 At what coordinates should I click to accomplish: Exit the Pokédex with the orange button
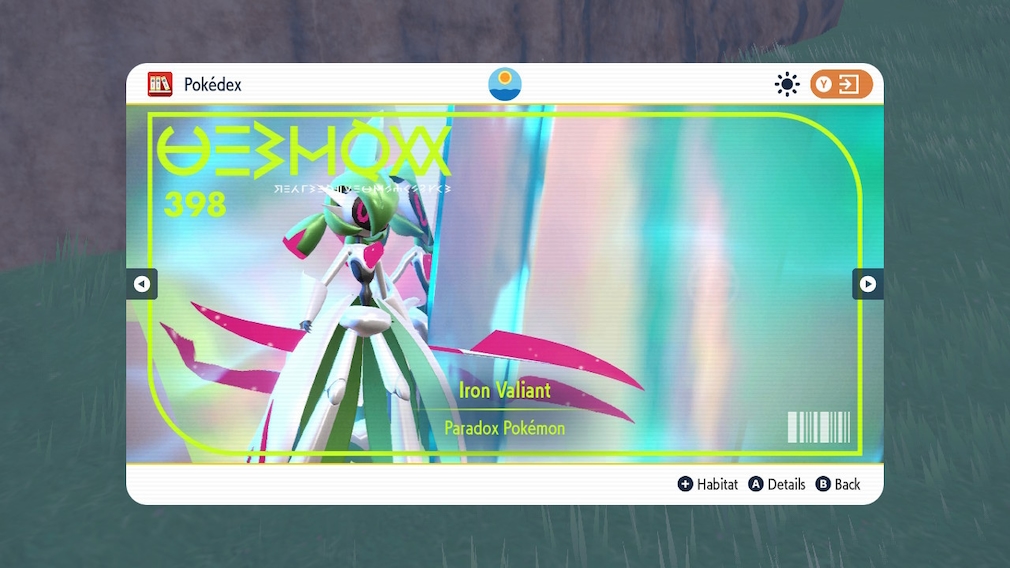(841, 84)
